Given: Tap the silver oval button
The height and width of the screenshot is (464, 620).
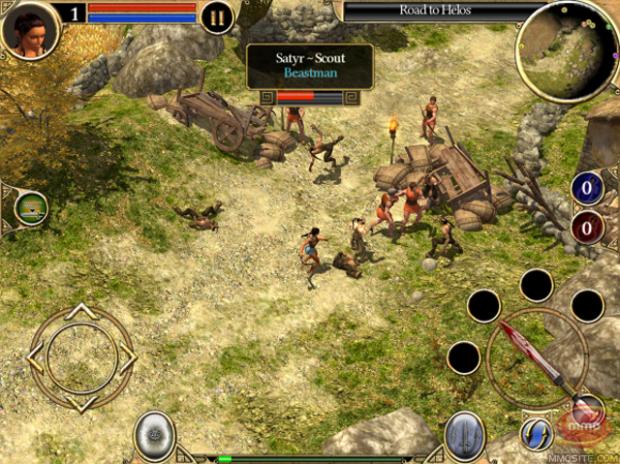Looking at the screenshot, I should 155,436.
